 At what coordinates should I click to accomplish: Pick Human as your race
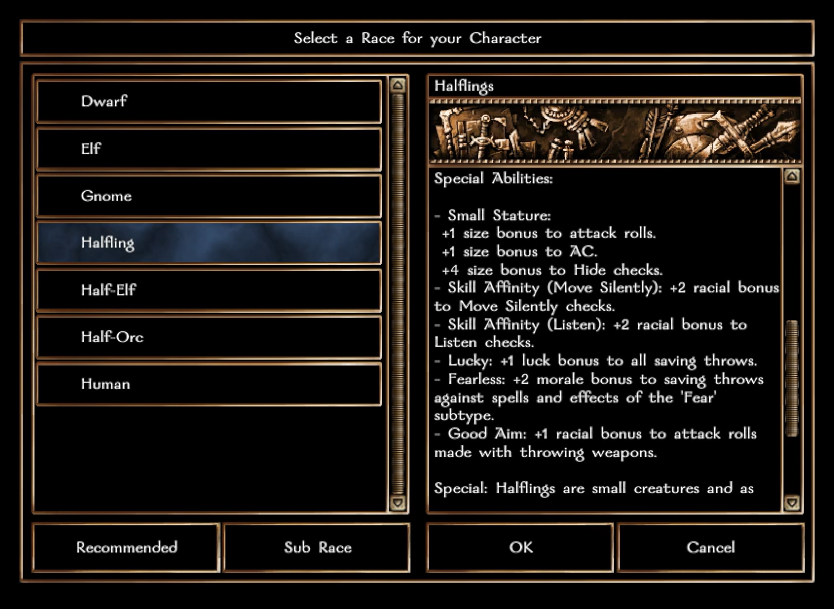(x=208, y=384)
